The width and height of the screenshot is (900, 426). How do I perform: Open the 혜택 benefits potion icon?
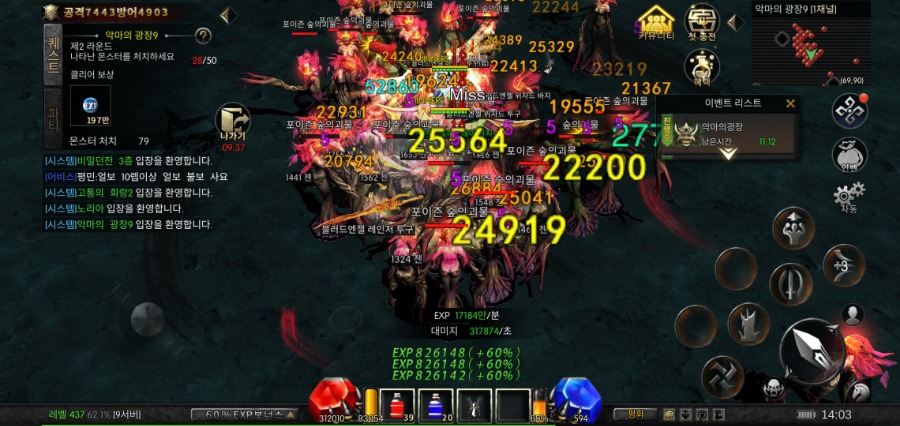[702, 66]
